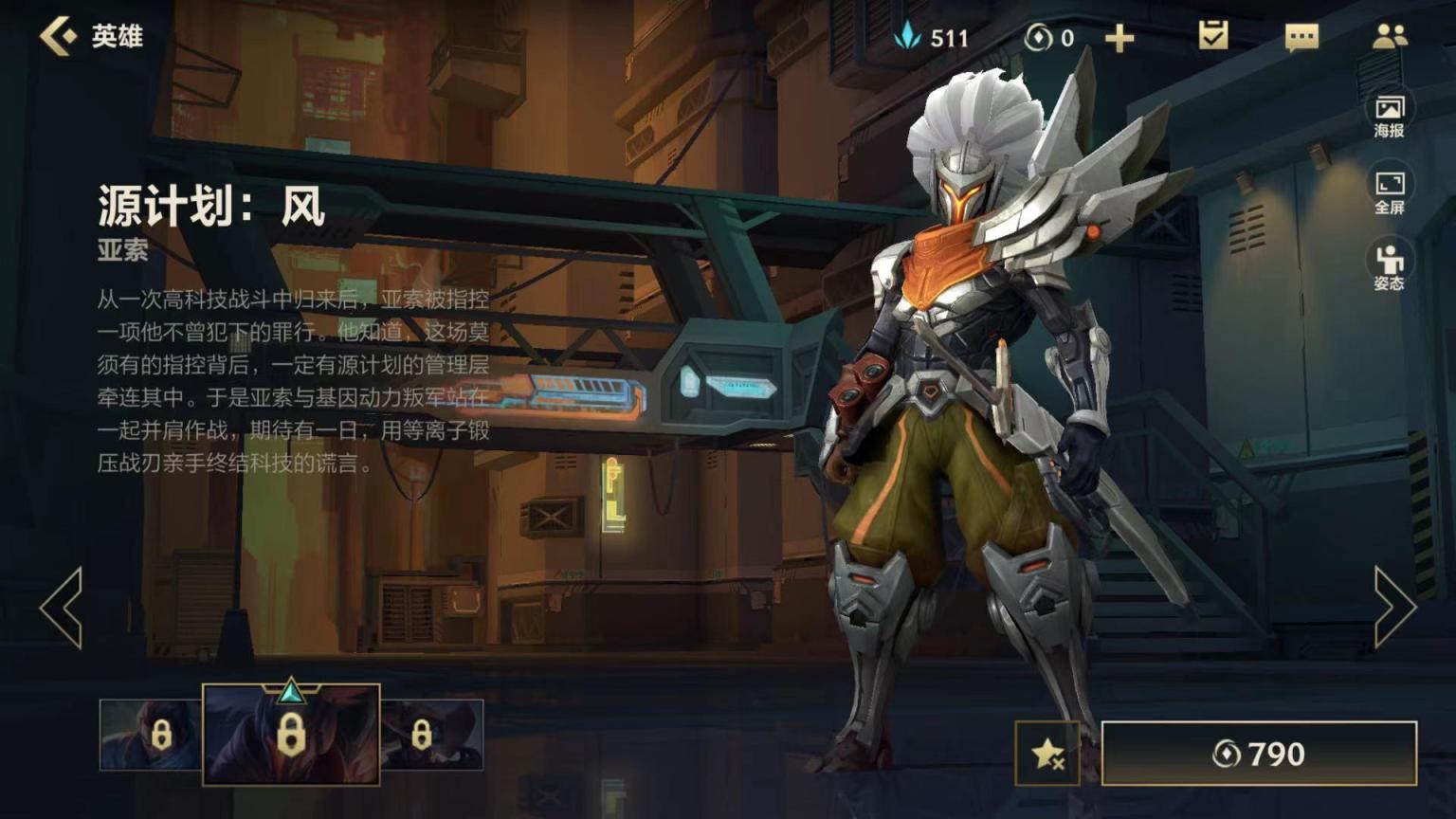View the skin poster (海报)
This screenshot has width=1456, height=819.
click(x=1389, y=115)
